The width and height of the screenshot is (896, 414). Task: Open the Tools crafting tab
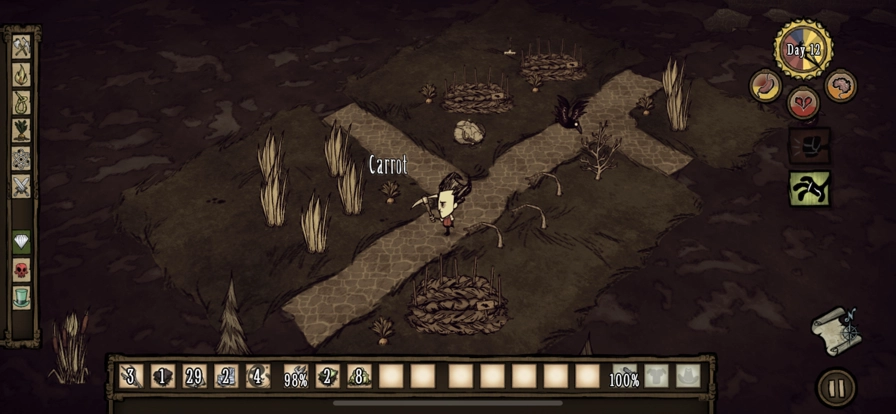point(21,46)
